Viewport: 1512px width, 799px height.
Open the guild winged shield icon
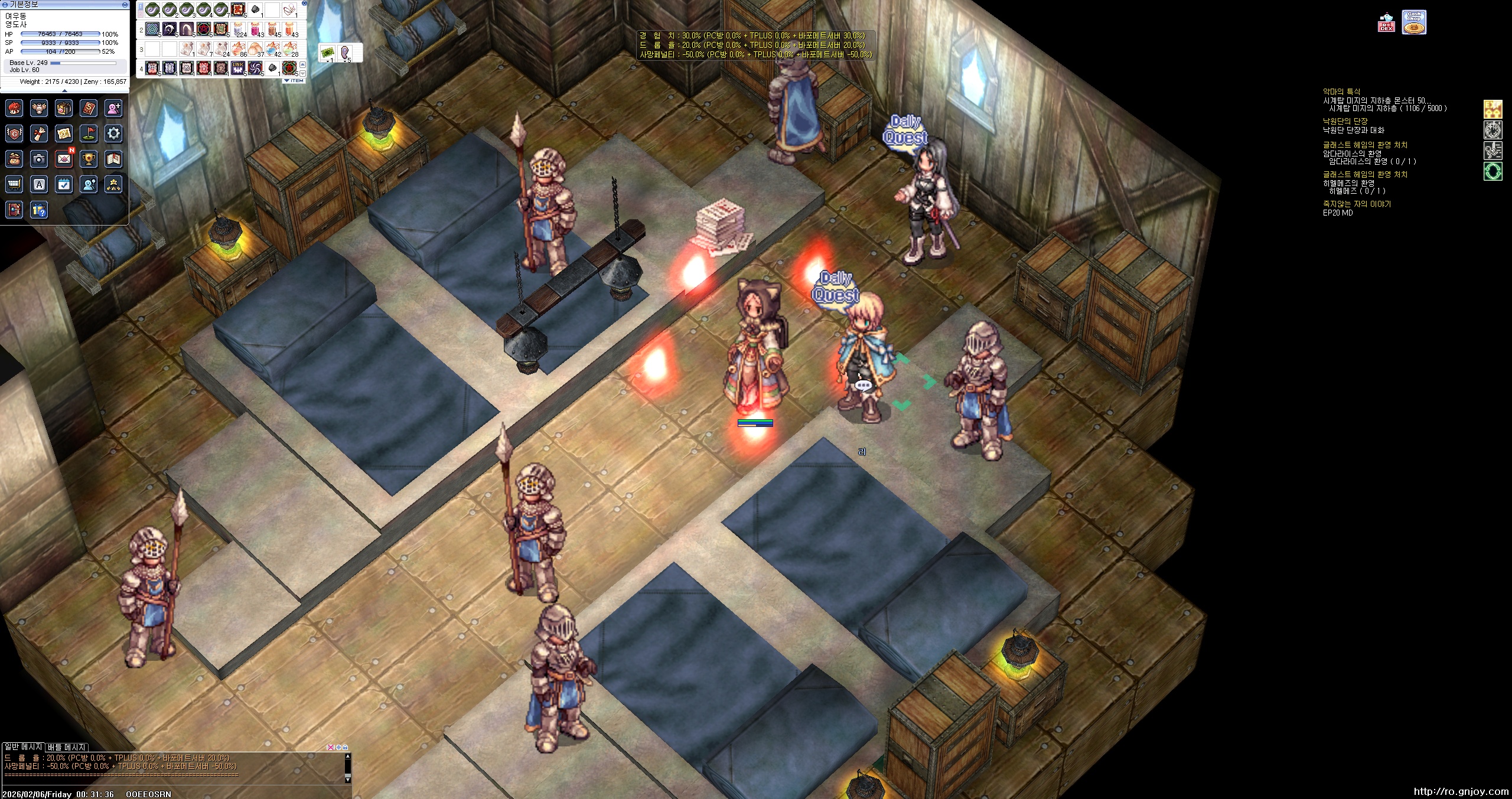coord(14,133)
